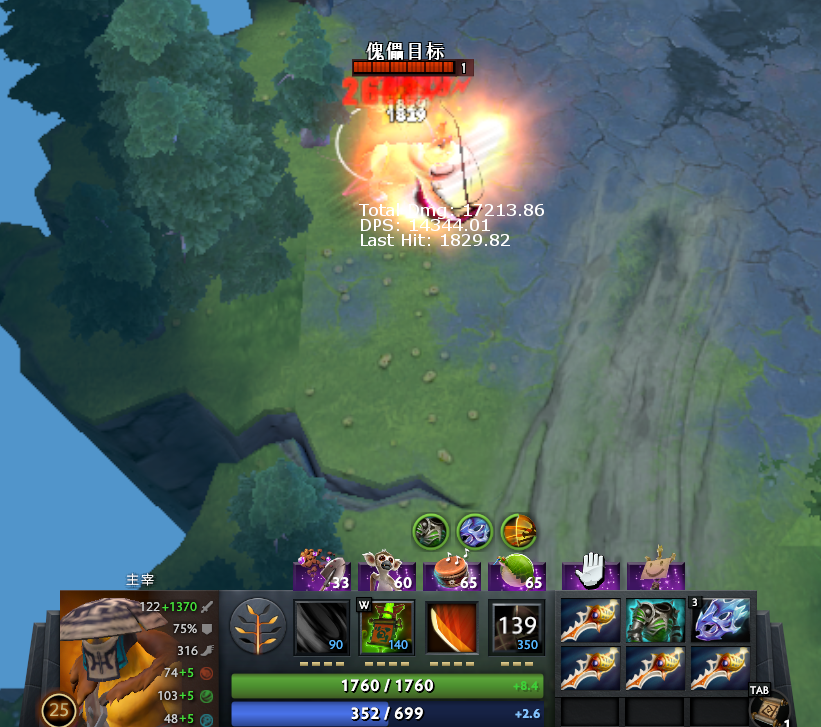Viewport: 821px width, 727px height.
Task: Click the round green mask buff icon
Action: [x=431, y=531]
